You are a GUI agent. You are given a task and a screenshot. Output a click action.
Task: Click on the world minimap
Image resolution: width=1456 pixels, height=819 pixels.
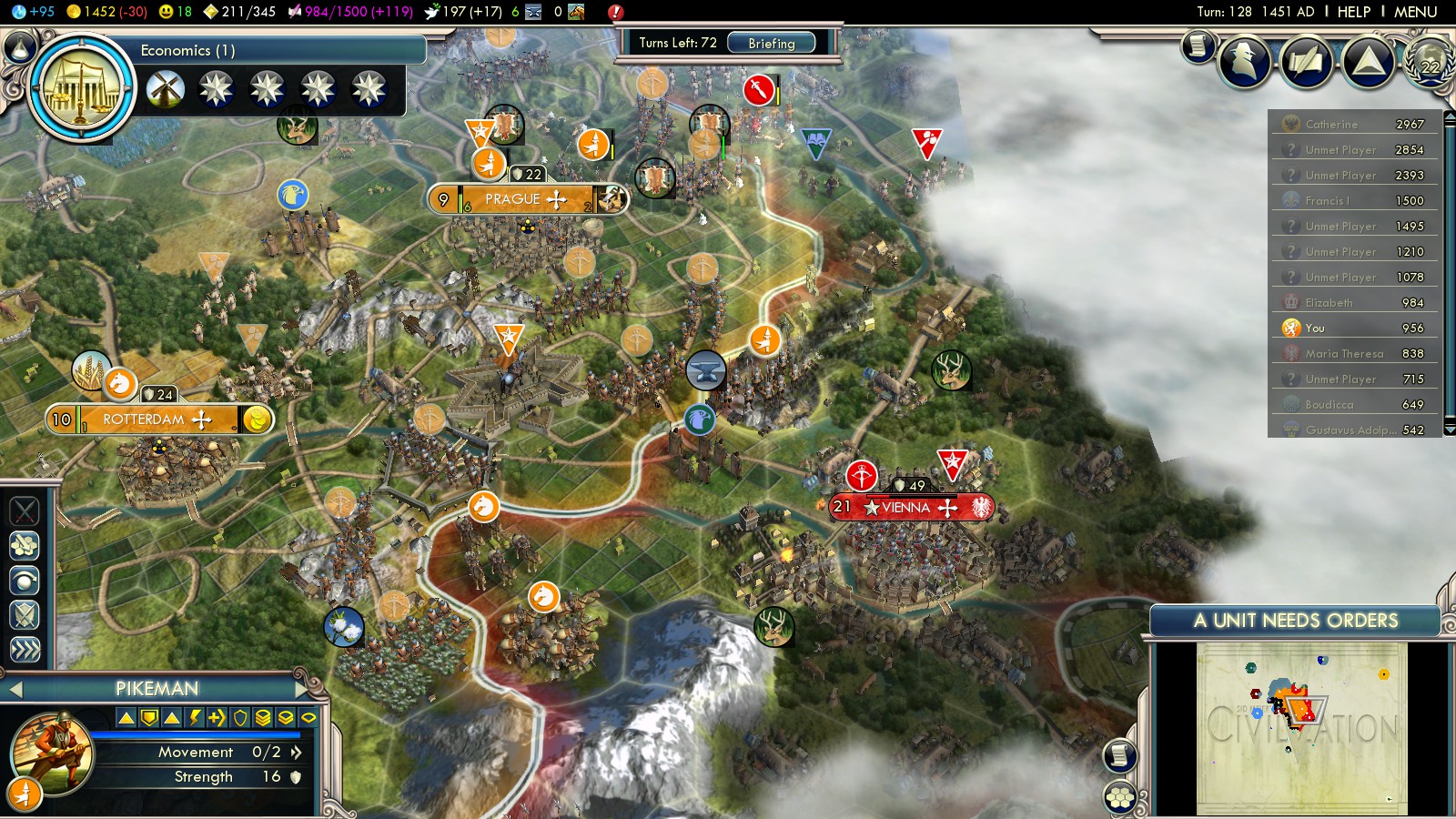(x=1301, y=728)
